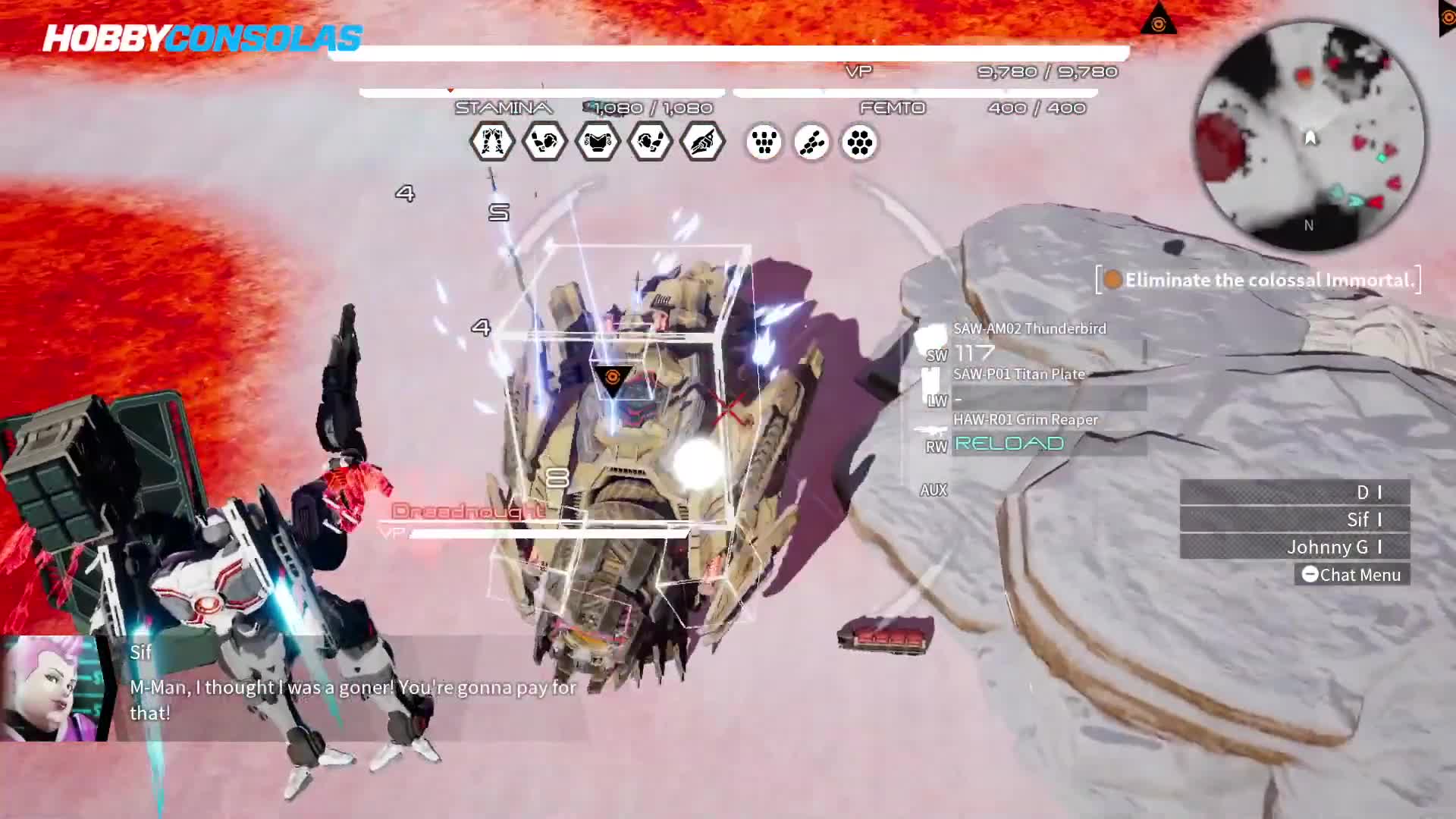The height and width of the screenshot is (819, 1456).
Task: Select the HAW-R01 Grim Reaper right weapon
Action: (x=1025, y=420)
